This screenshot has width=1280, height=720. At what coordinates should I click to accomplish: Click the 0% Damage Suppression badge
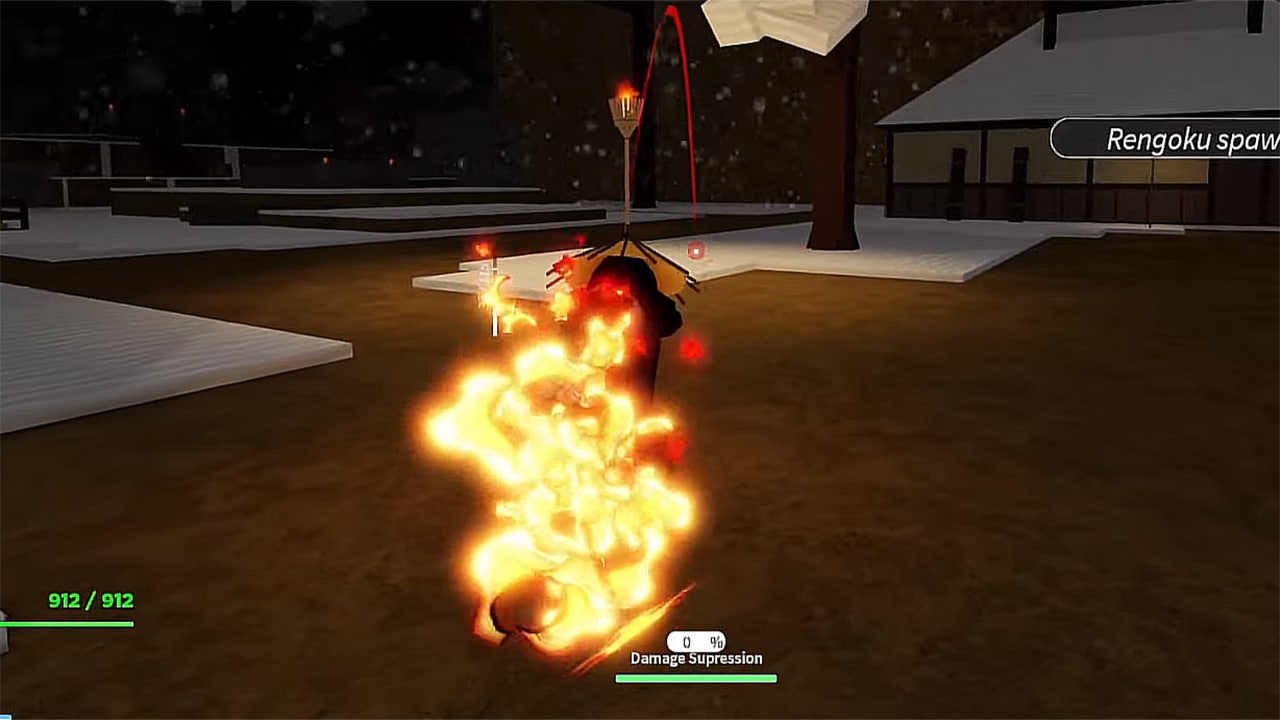coord(696,640)
